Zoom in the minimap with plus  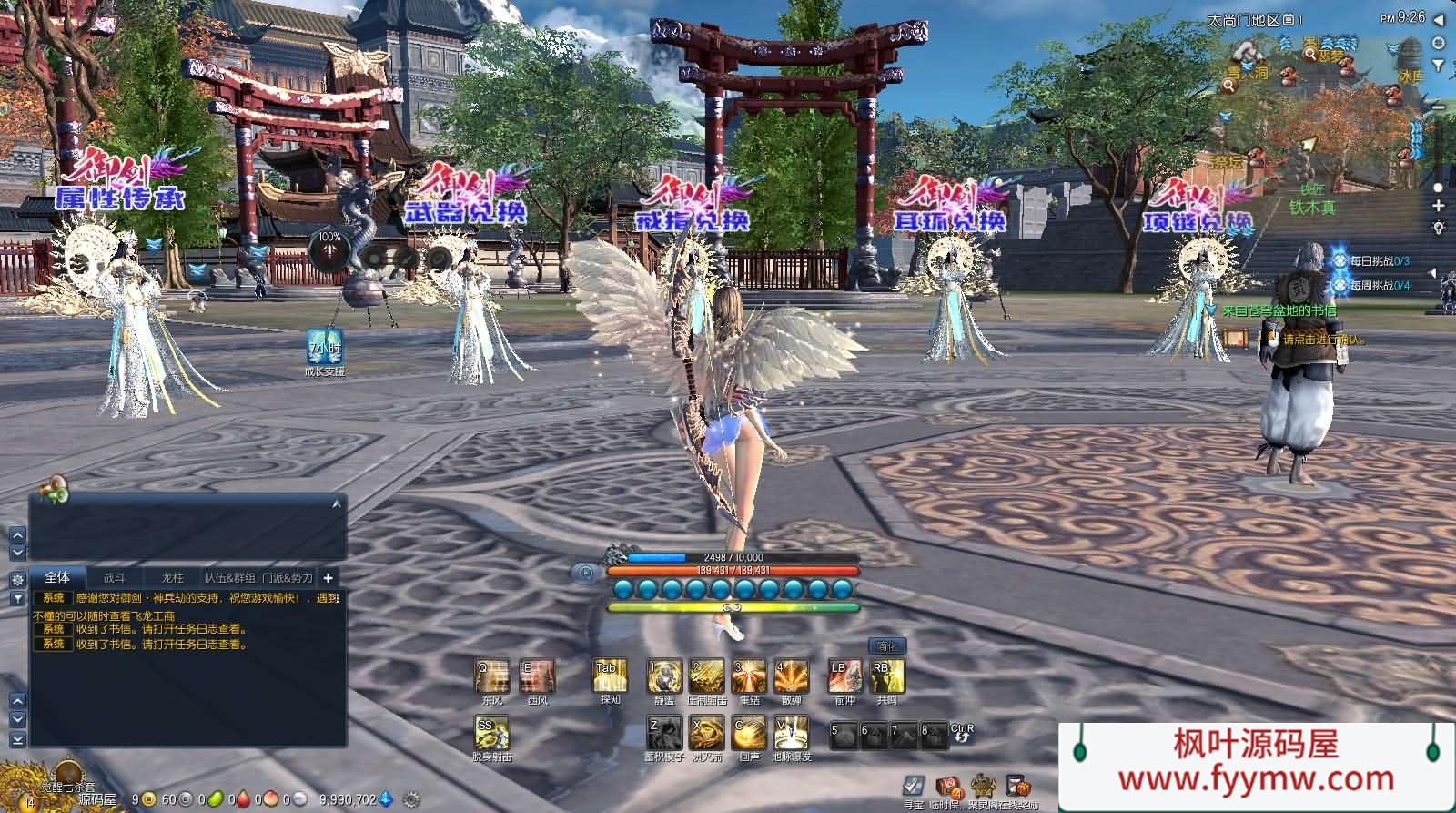point(1439,206)
